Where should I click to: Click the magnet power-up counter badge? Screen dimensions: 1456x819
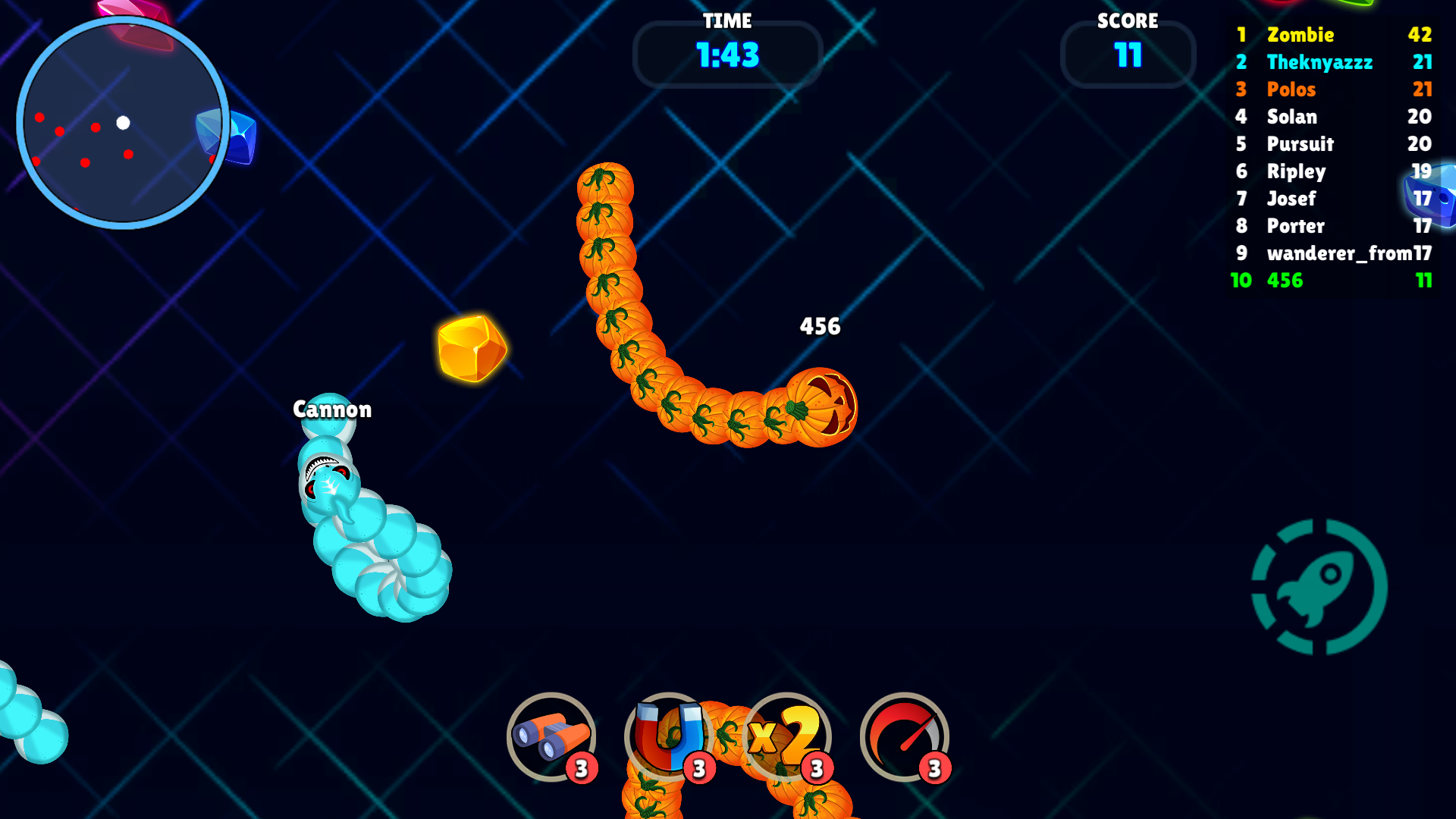coord(698,768)
